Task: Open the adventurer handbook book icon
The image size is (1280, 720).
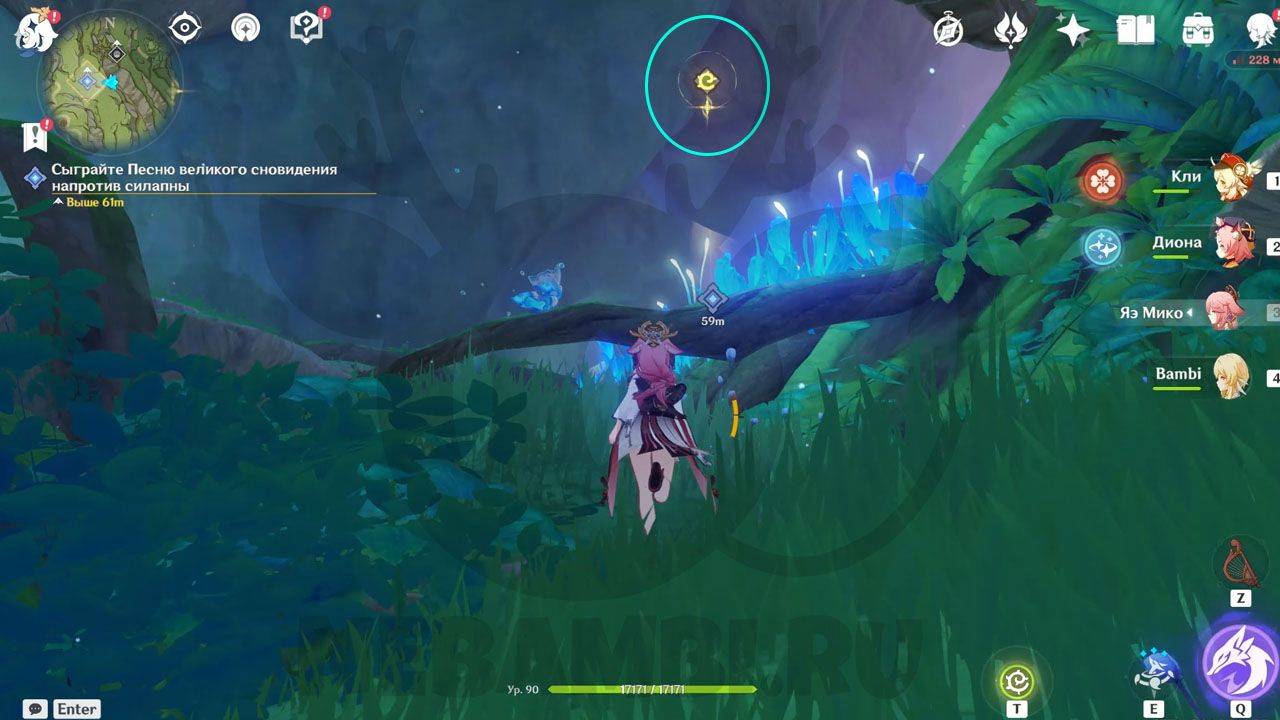Action: pyautogui.click(x=1136, y=30)
